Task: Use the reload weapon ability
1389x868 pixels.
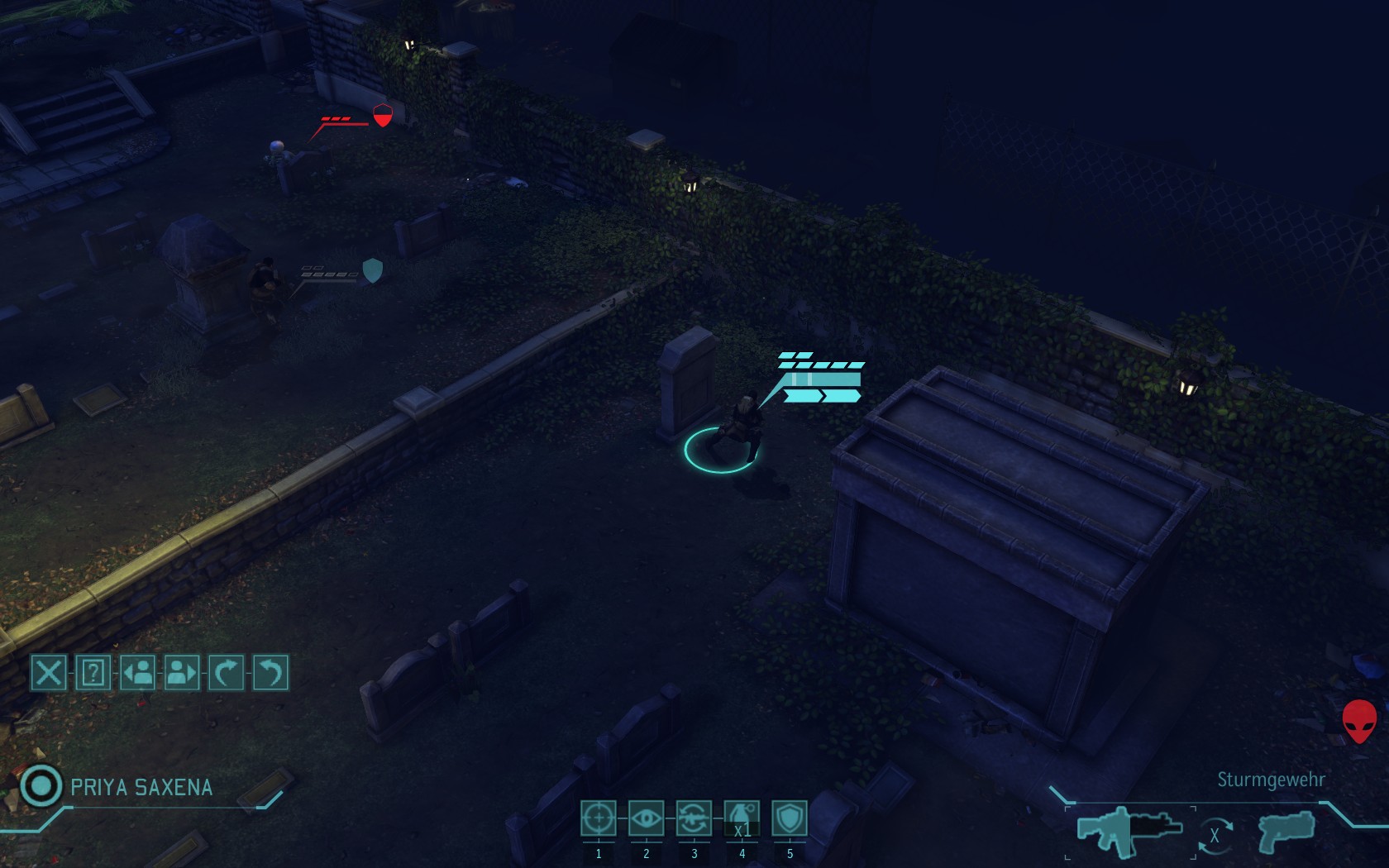Action: [694, 818]
